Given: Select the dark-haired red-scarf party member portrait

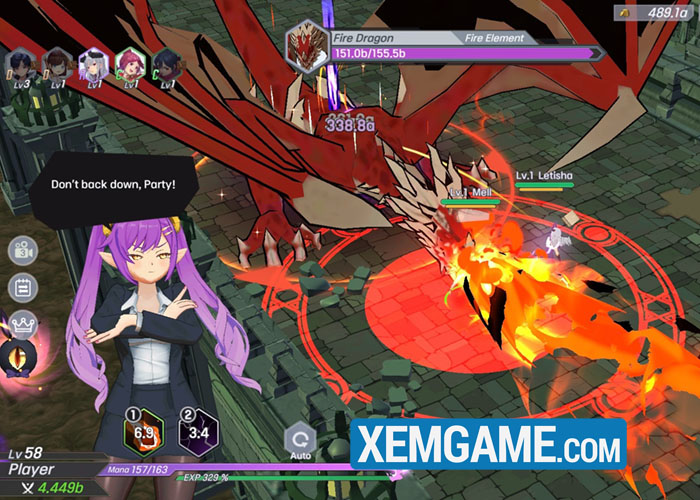Looking at the screenshot, I should click(x=166, y=66).
